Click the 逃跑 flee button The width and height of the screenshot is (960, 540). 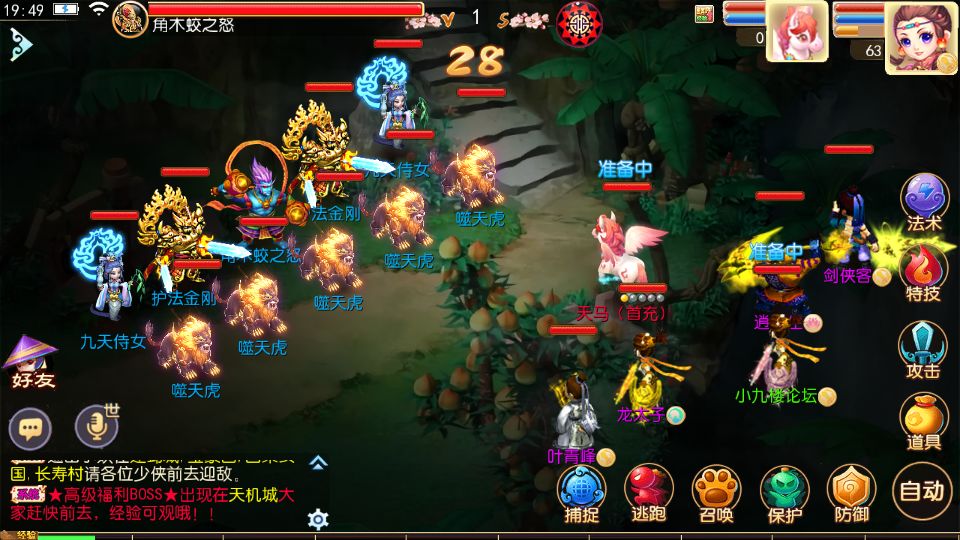[649, 493]
